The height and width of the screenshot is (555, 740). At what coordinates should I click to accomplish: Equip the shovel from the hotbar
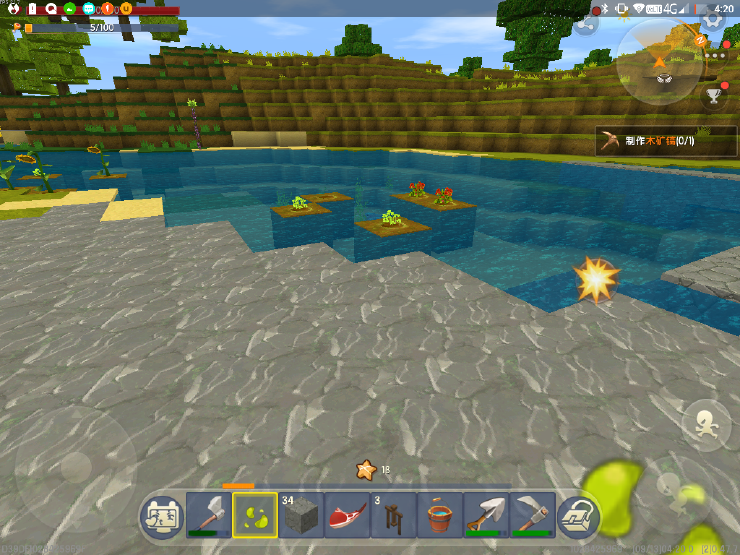click(x=485, y=516)
